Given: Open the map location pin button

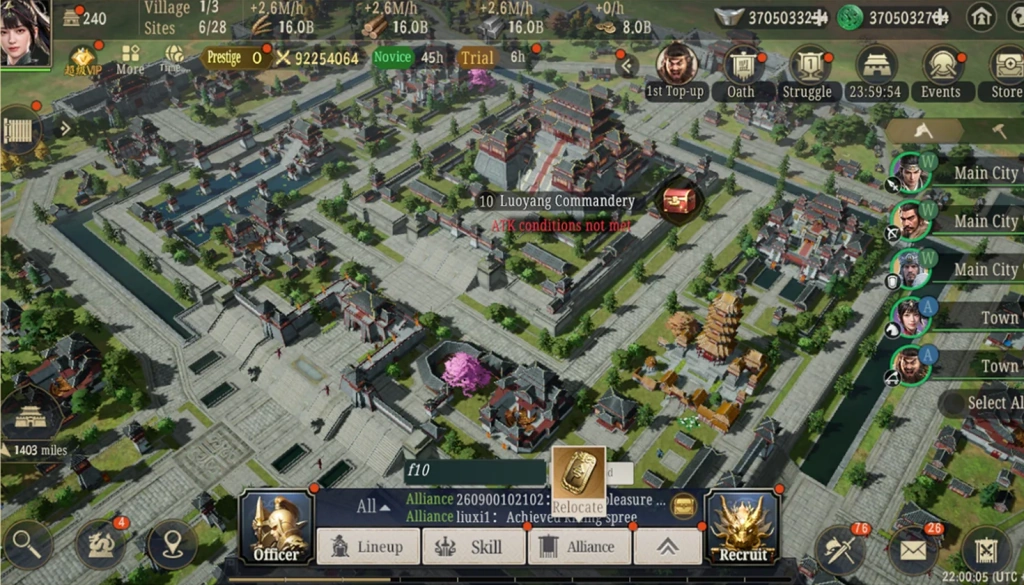Looking at the screenshot, I should [x=171, y=545].
